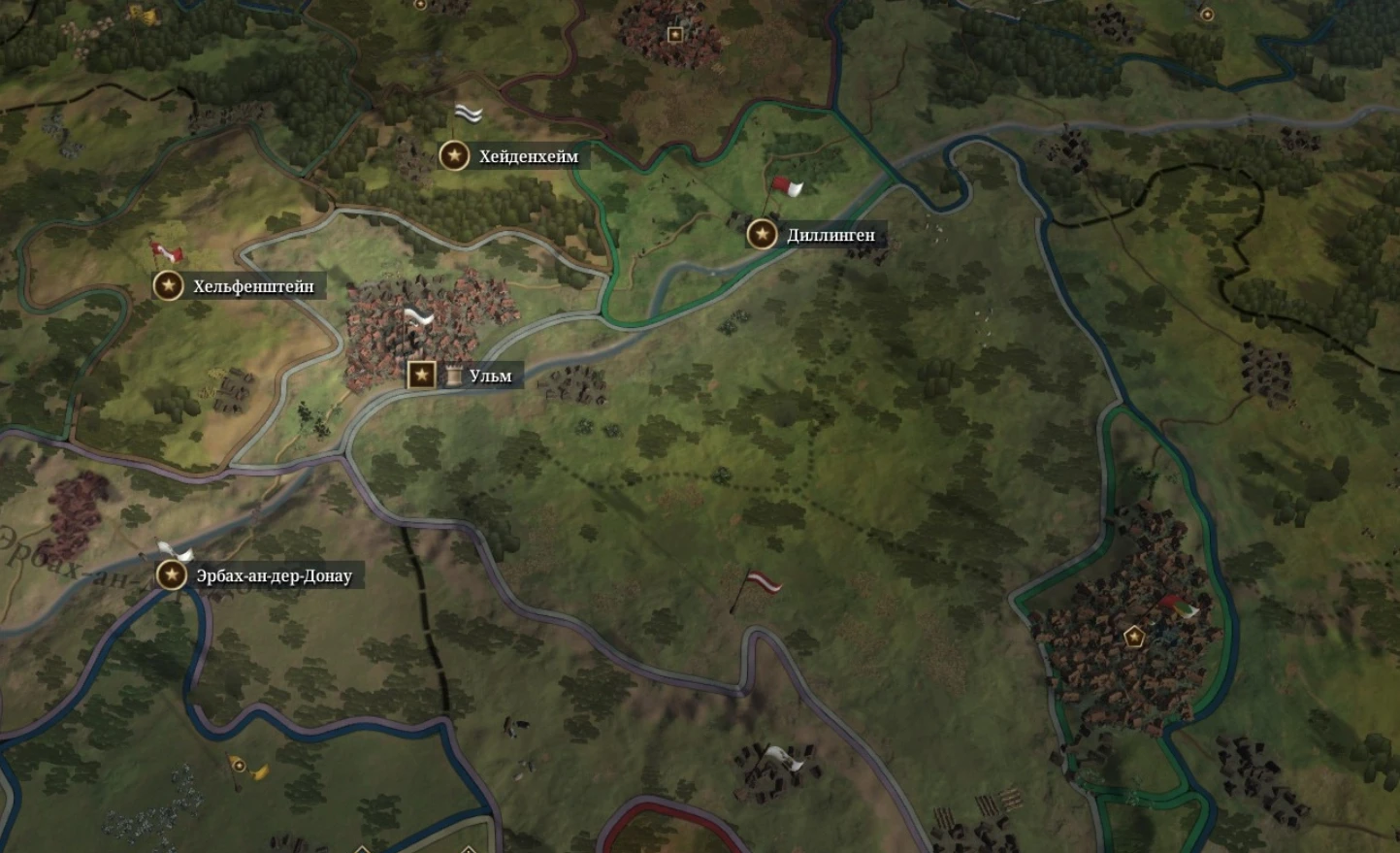
Task: Select the star icon beside Хейденхейм
Action: point(455,154)
